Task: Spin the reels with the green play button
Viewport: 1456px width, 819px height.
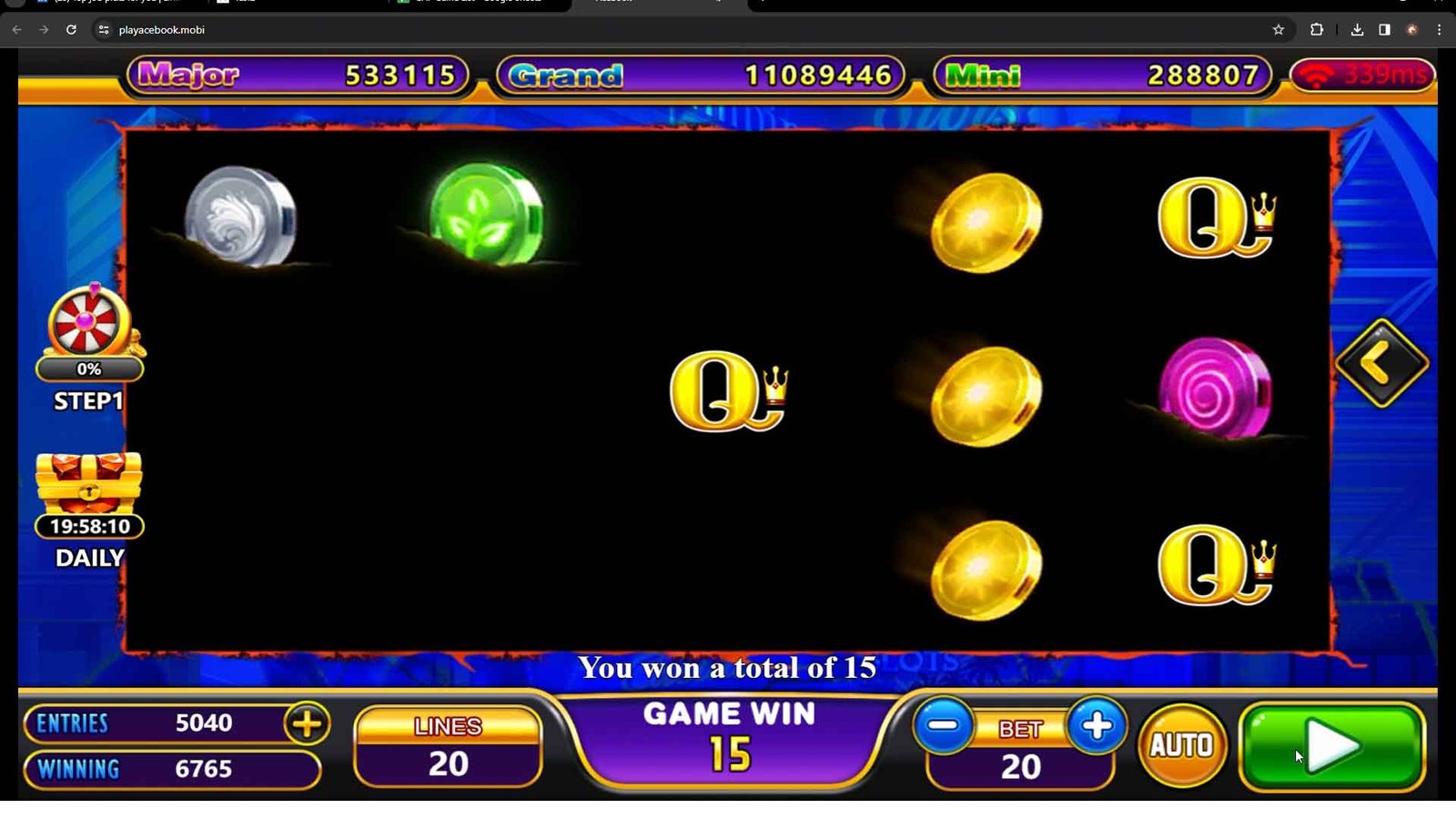Action: (1332, 746)
